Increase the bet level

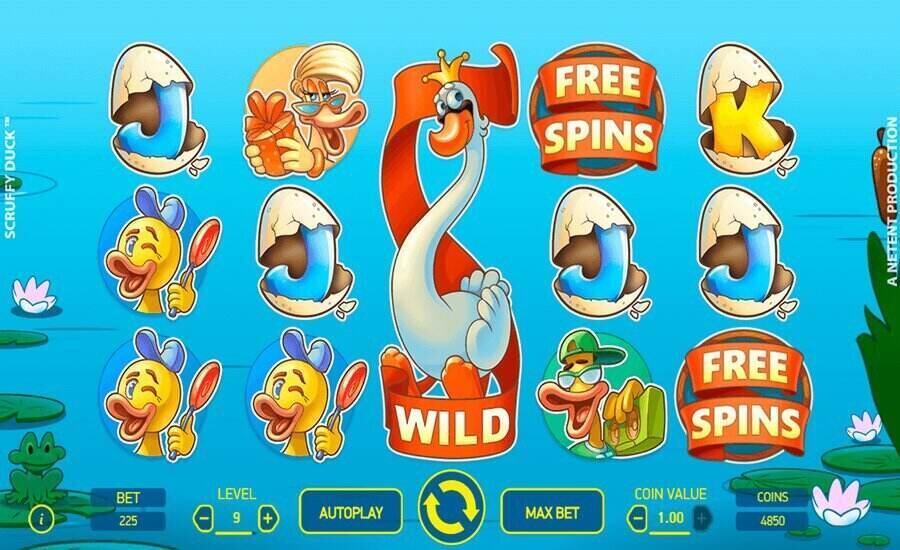267,518
